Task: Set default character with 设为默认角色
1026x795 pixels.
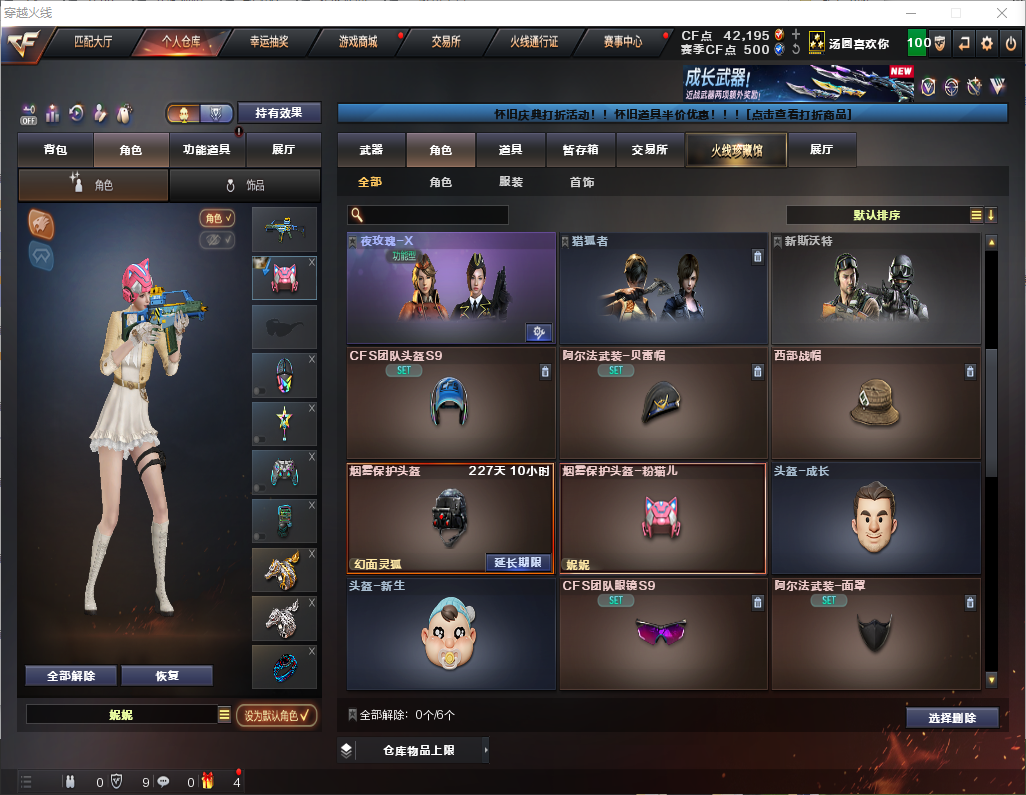Action: (277, 715)
